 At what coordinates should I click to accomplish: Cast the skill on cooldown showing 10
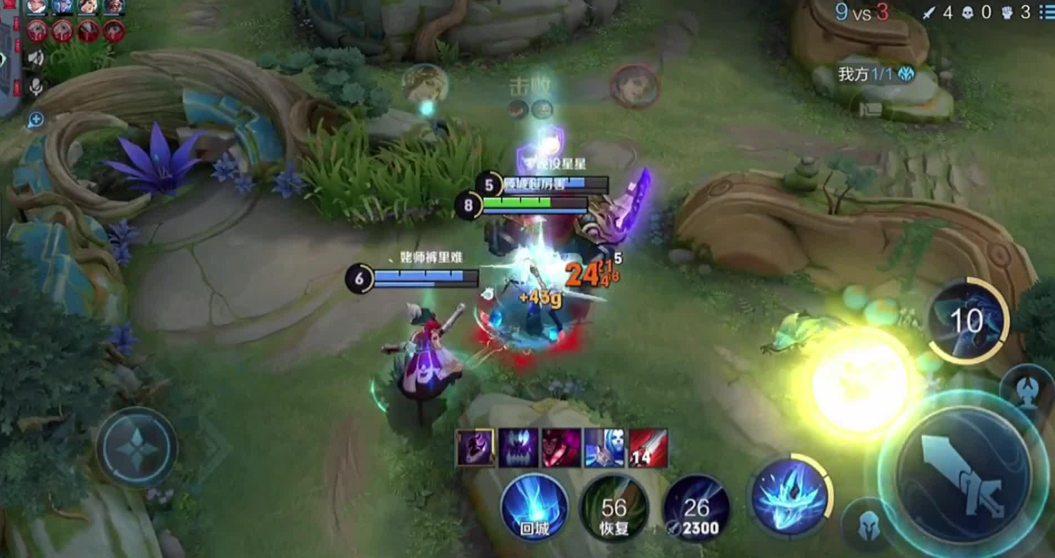pyautogui.click(x=967, y=321)
